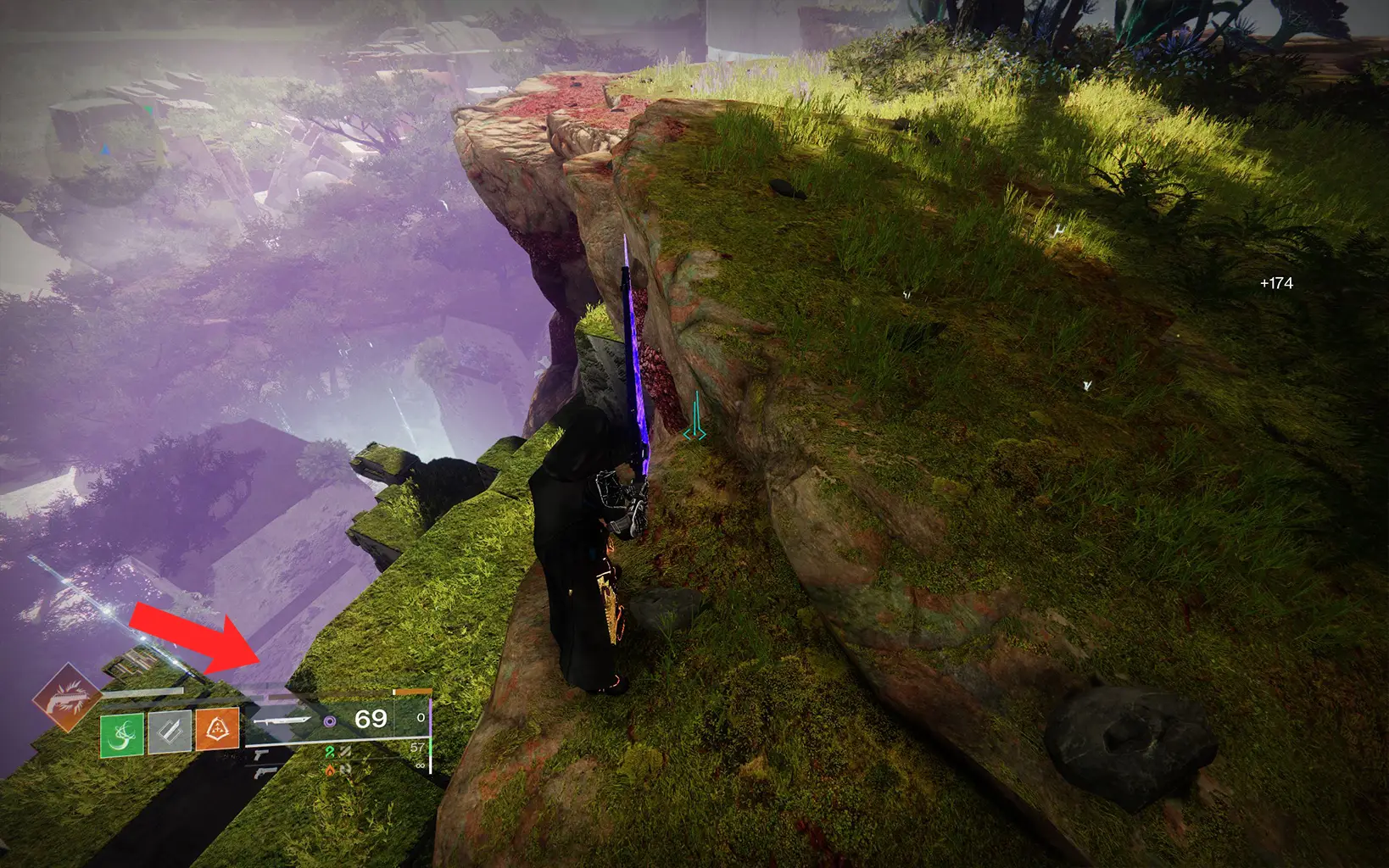Trigger the gray knife melee ability
The image size is (1389, 868).
point(170,732)
